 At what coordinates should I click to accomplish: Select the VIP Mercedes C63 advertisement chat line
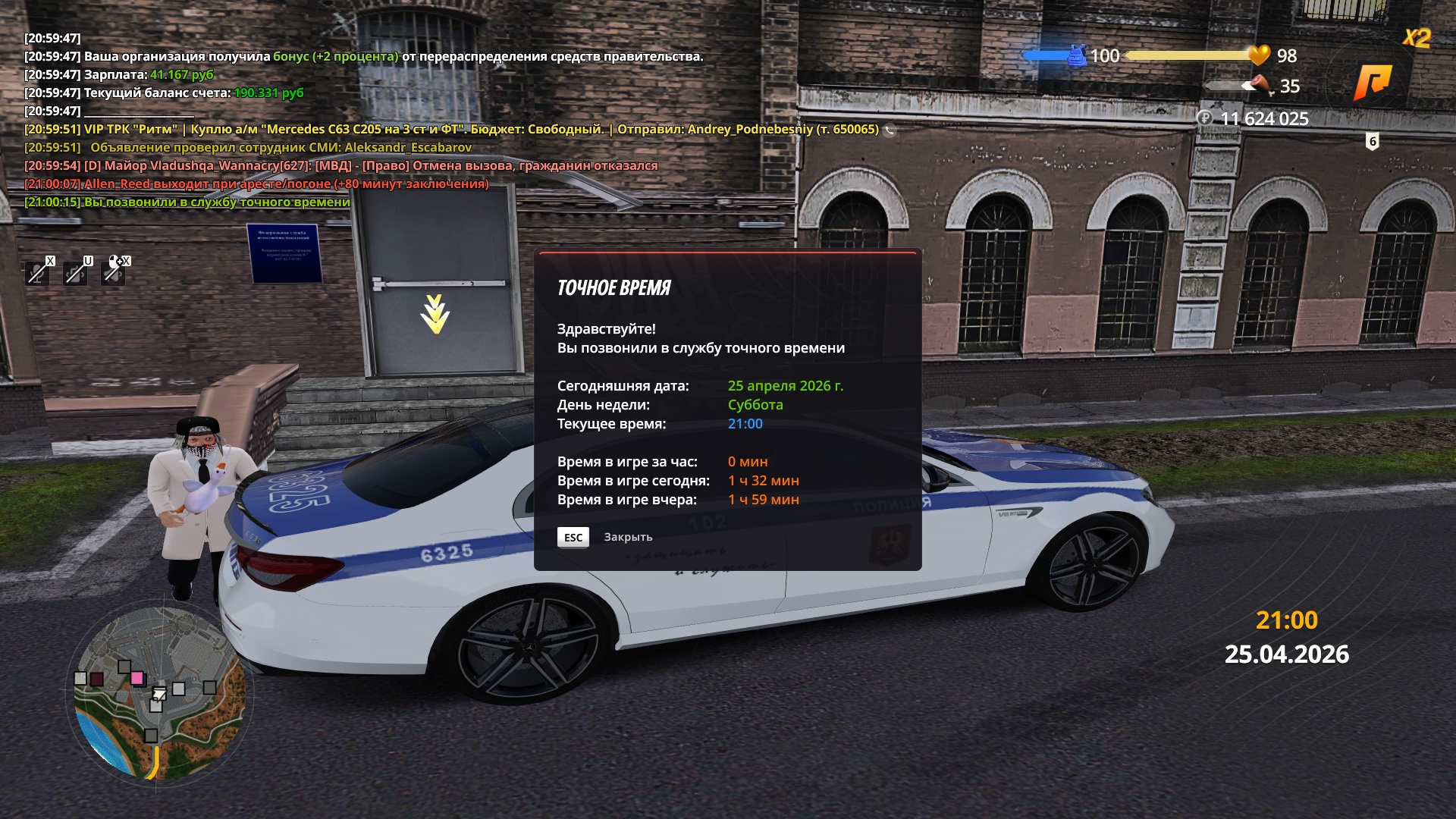(451, 130)
